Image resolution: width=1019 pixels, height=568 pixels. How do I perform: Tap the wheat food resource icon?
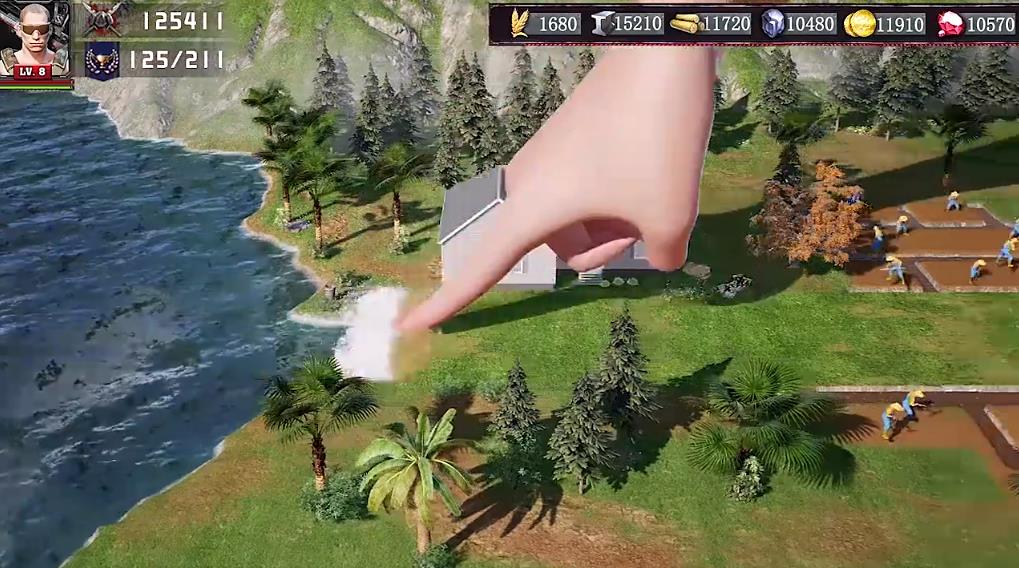(x=520, y=23)
